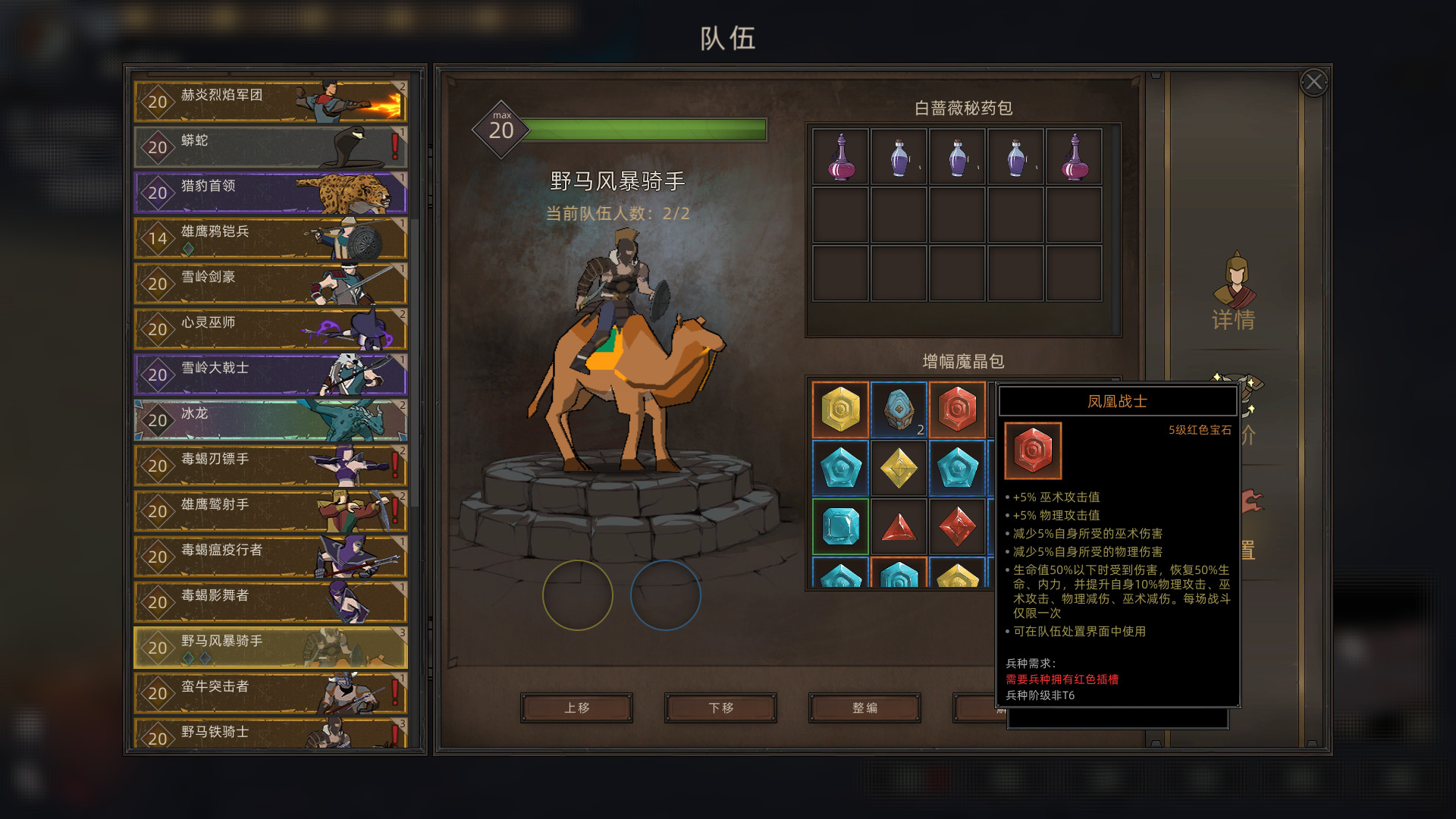This screenshot has height=819, width=1456.
Task: Click the max level 20 diamond badge
Action: click(501, 129)
